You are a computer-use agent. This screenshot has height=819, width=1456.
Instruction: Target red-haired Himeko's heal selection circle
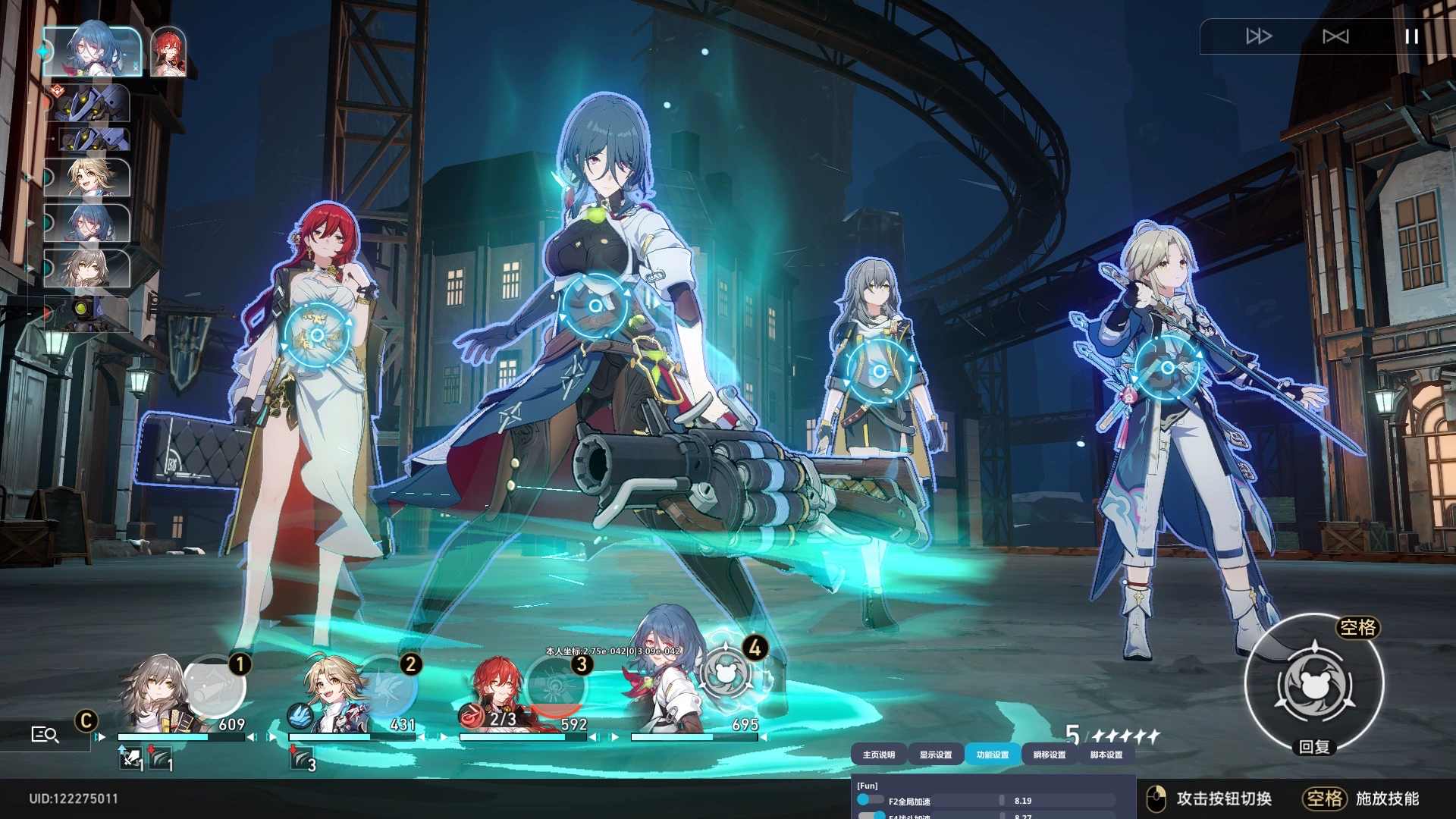(x=317, y=334)
